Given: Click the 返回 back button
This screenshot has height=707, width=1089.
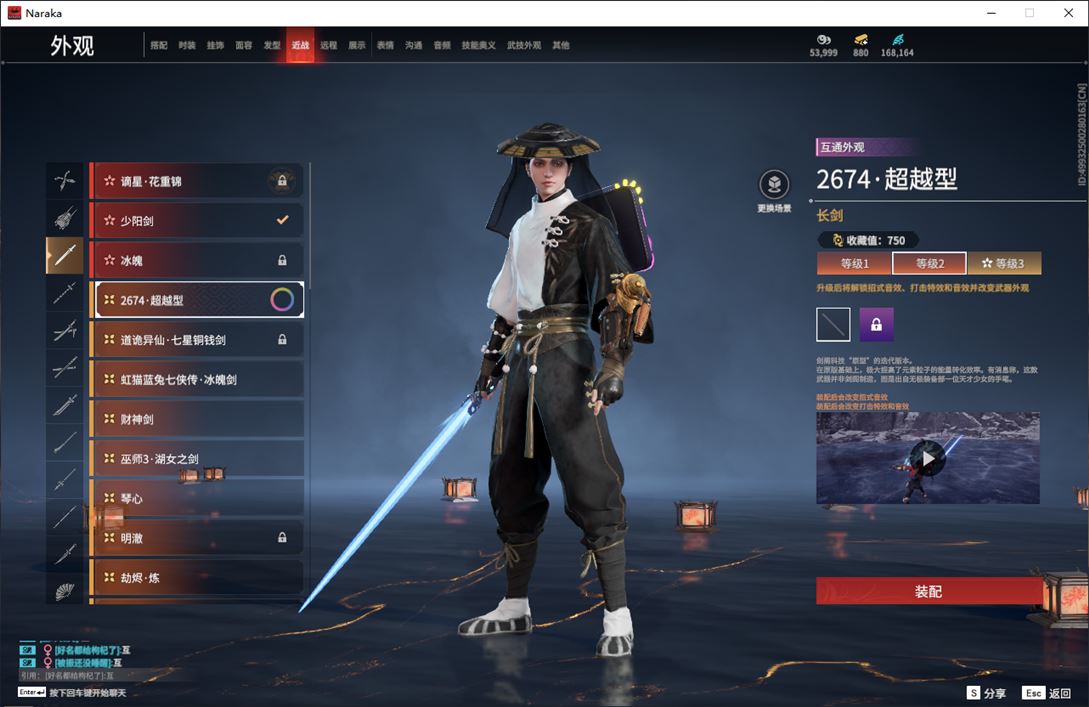Looking at the screenshot, I should [x=1047, y=693].
